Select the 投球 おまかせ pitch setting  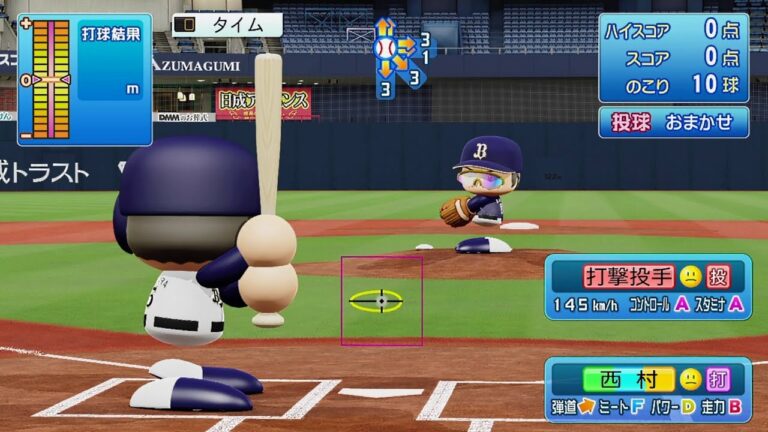click(x=673, y=122)
